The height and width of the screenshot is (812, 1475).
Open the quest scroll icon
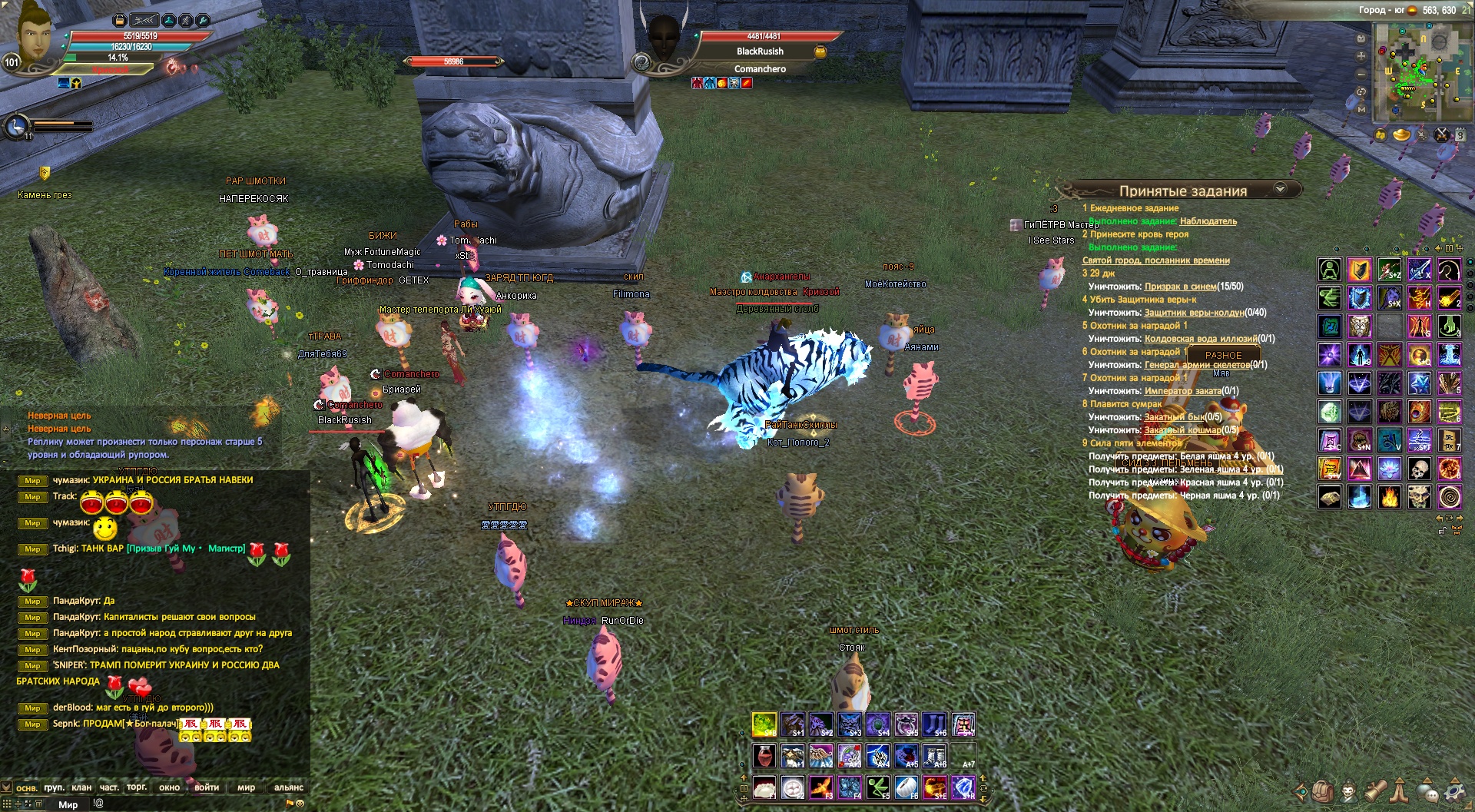[1375, 790]
